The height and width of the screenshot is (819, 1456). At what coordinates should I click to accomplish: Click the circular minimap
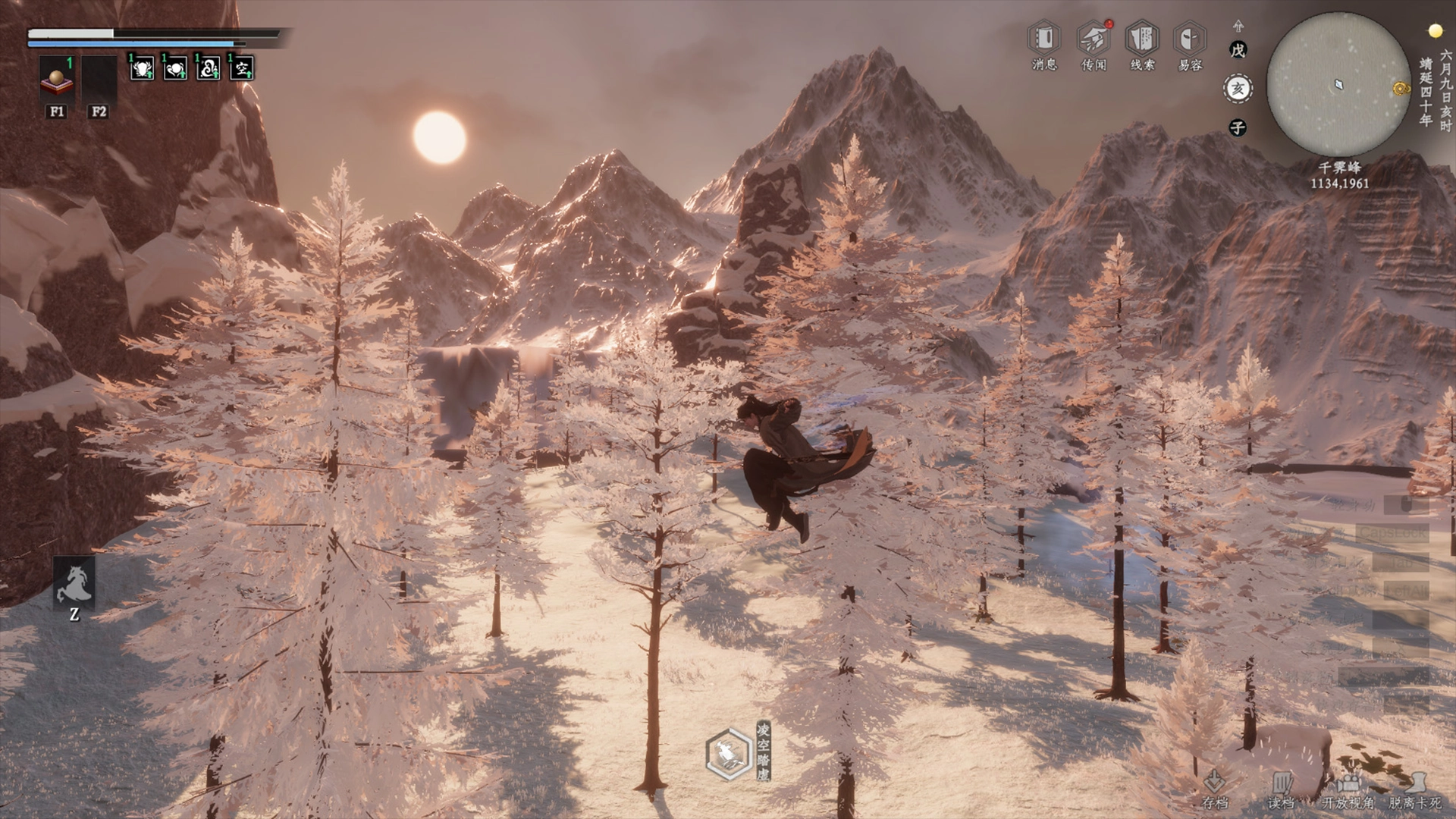[1338, 85]
